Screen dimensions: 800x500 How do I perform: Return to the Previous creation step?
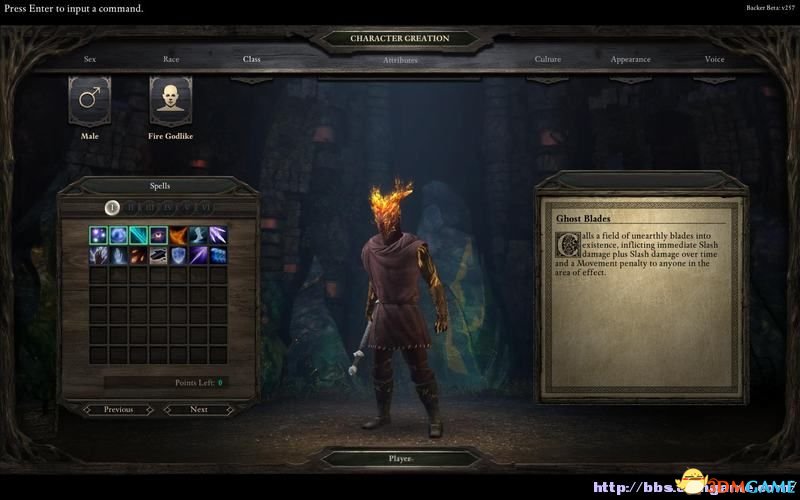tap(118, 409)
